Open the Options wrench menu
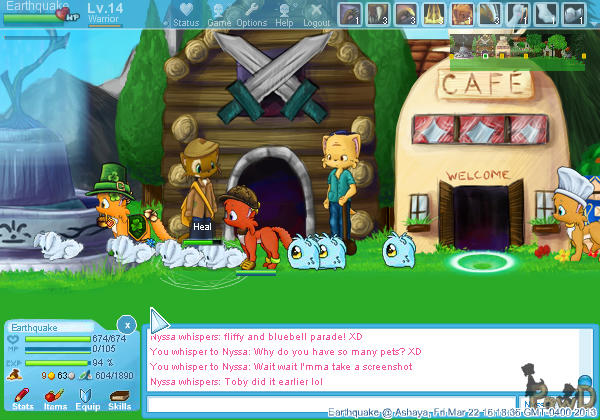This screenshot has height=420, width=600. point(251,14)
